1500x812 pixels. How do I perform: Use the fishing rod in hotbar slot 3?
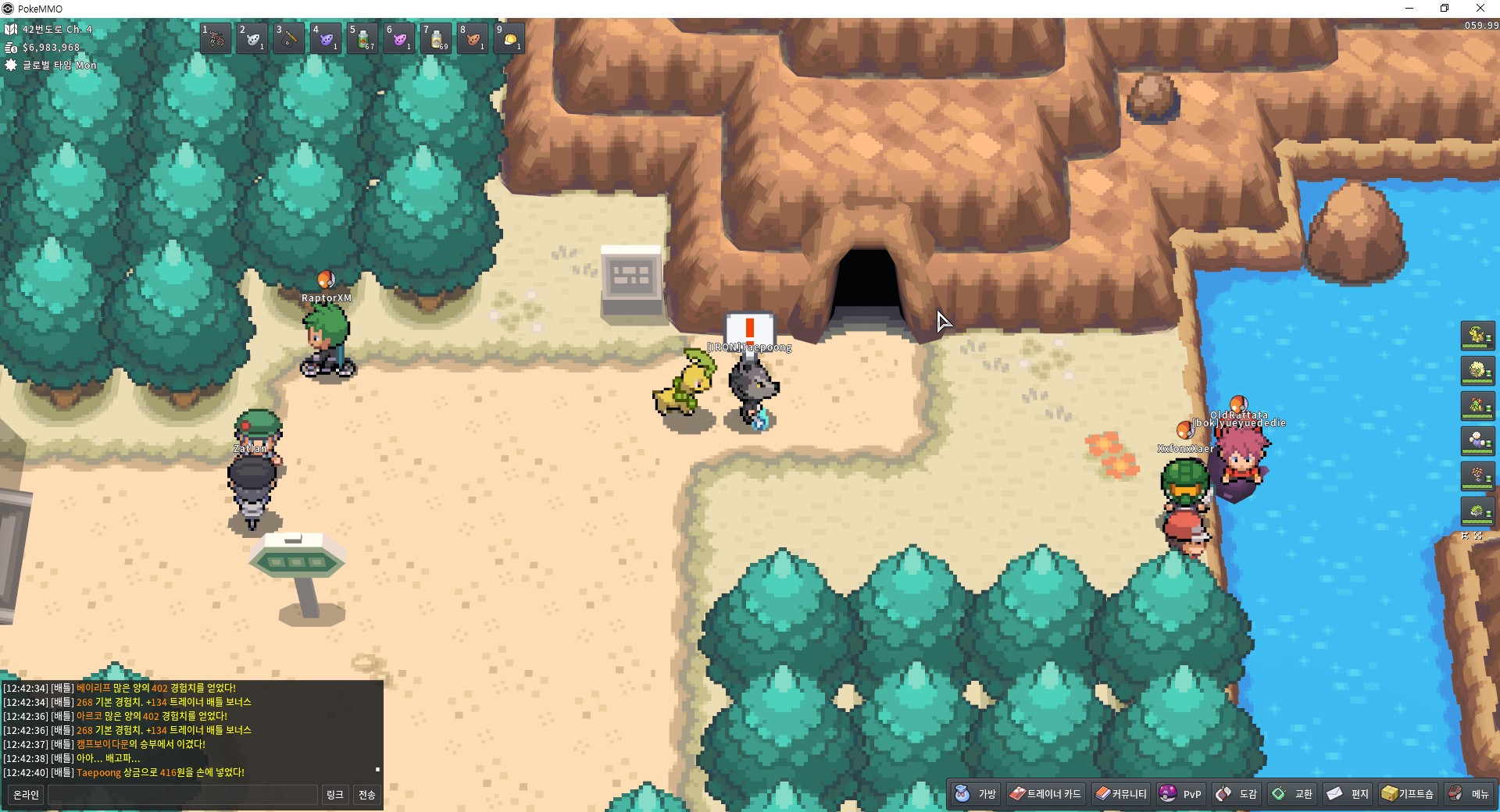click(x=289, y=37)
